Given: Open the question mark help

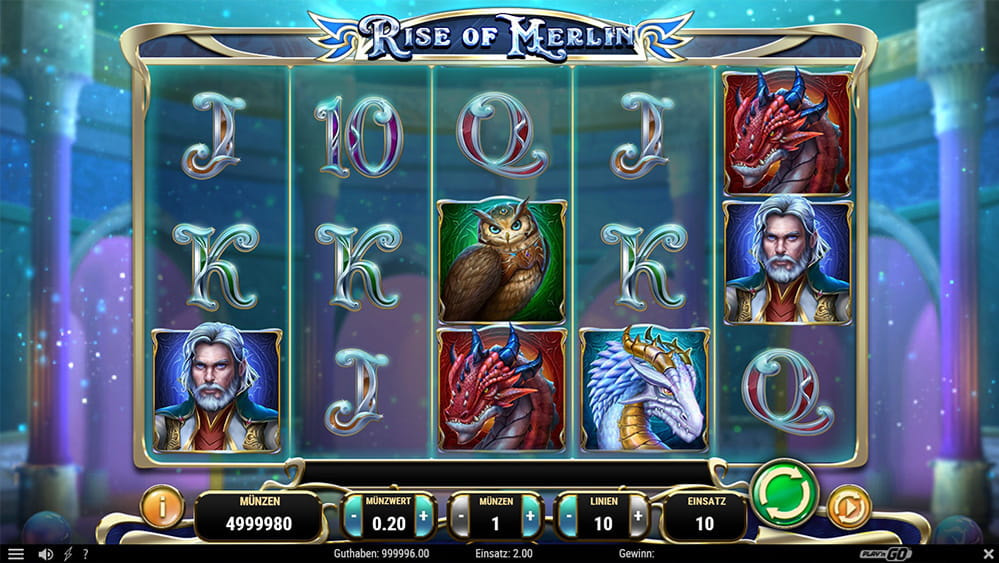Looking at the screenshot, I should point(86,554).
